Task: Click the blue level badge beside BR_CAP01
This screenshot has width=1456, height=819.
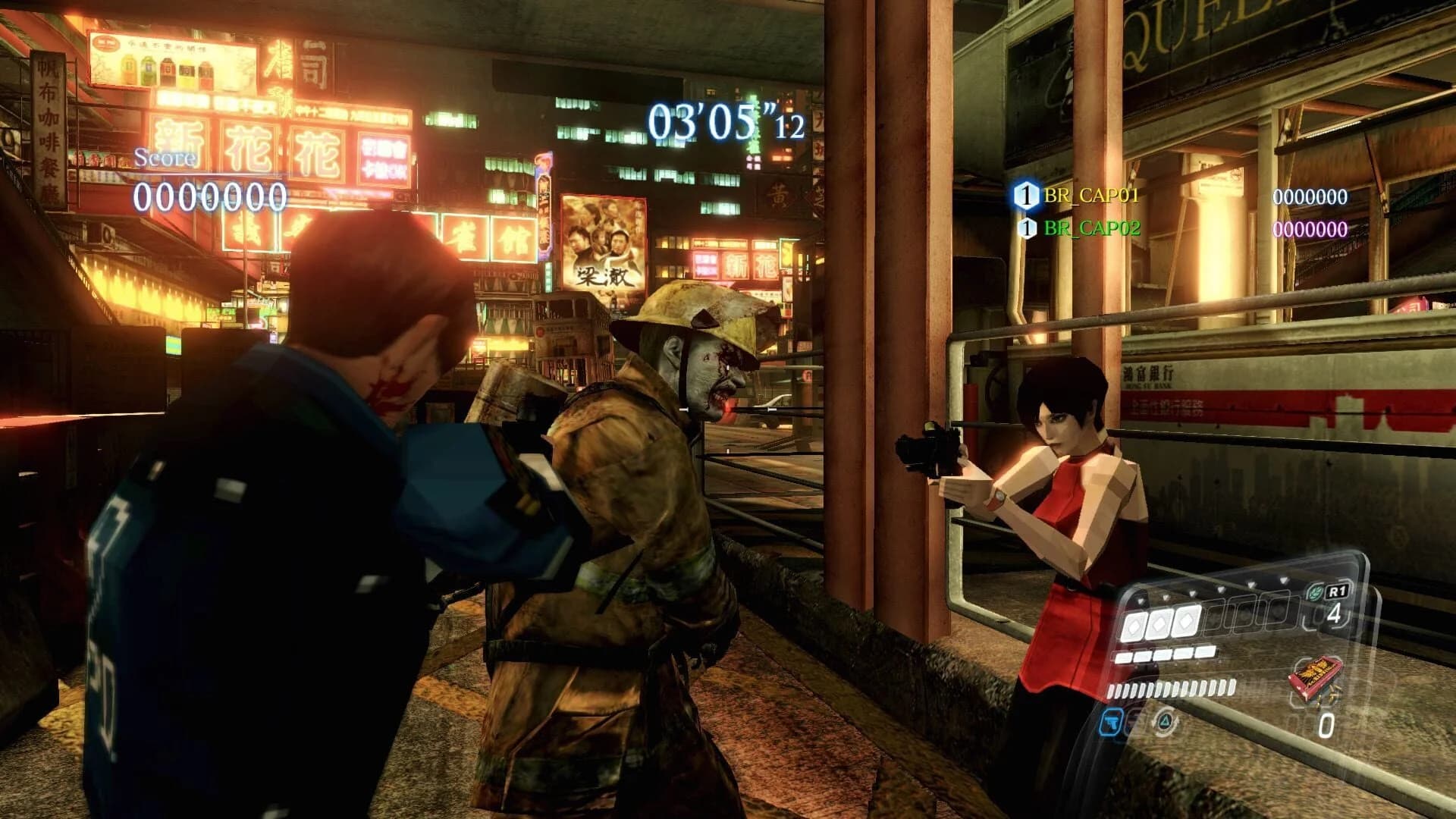Action: coord(1025,195)
